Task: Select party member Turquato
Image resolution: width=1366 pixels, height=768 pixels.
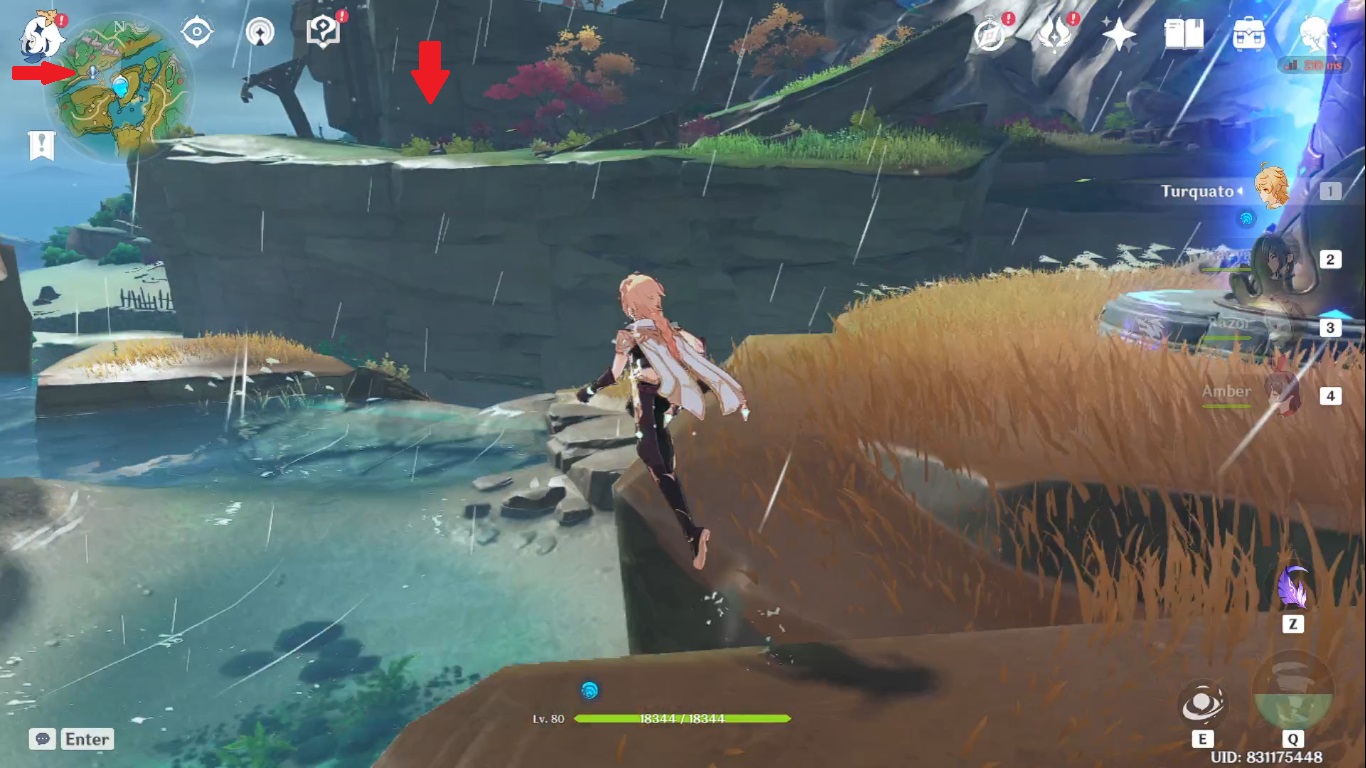Action: [1270, 190]
